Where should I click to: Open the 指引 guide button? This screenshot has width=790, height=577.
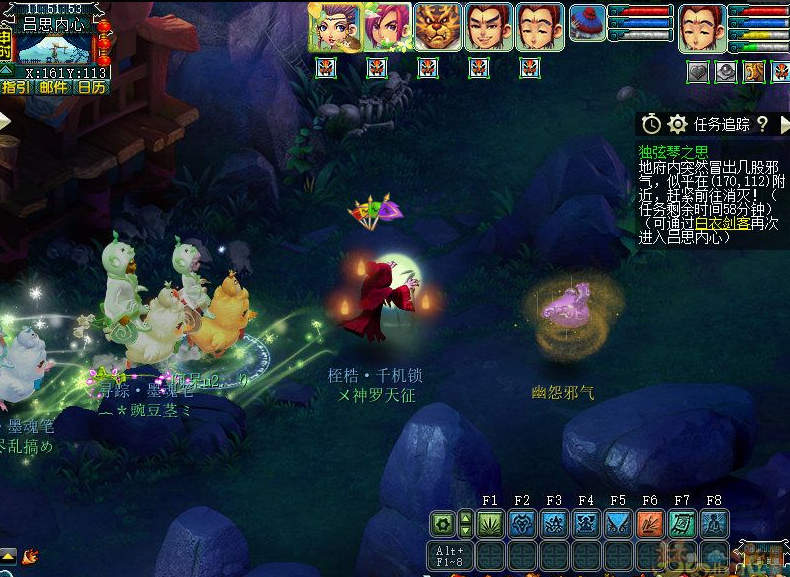click(16, 87)
